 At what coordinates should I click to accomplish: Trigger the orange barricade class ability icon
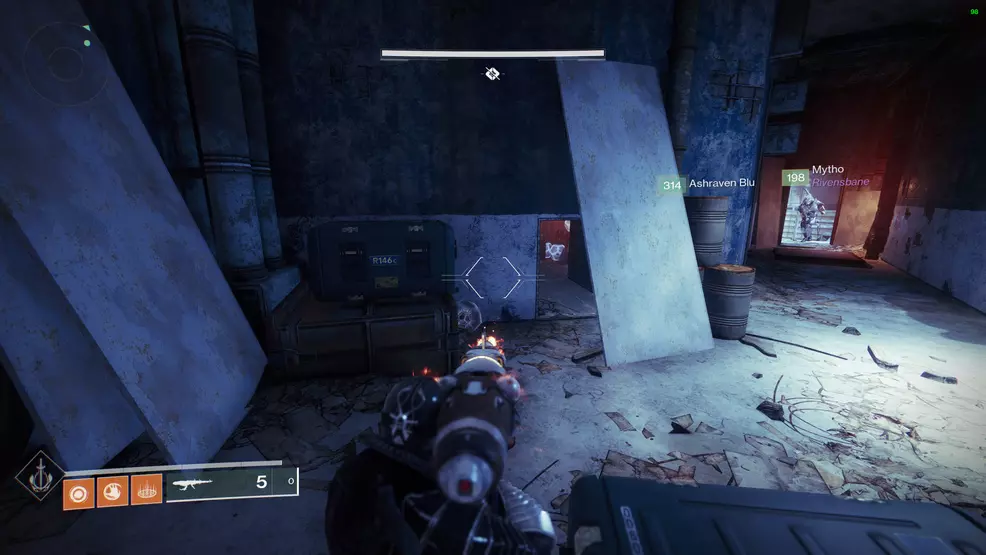(146, 491)
